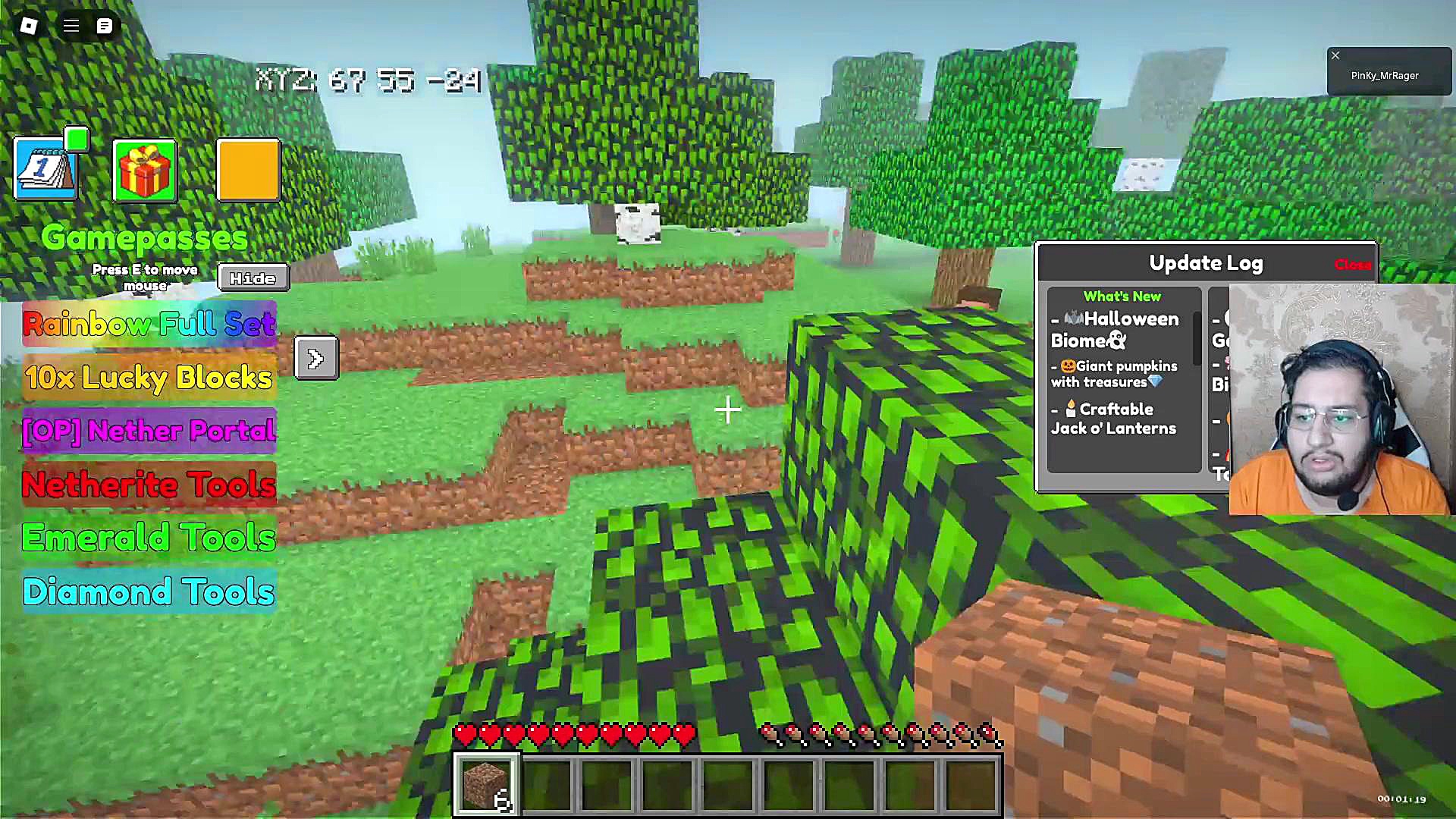The image size is (1456, 819).
Task: Buy the 10x Lucky Blocks gamepass
Action: [x=149, y=378]
